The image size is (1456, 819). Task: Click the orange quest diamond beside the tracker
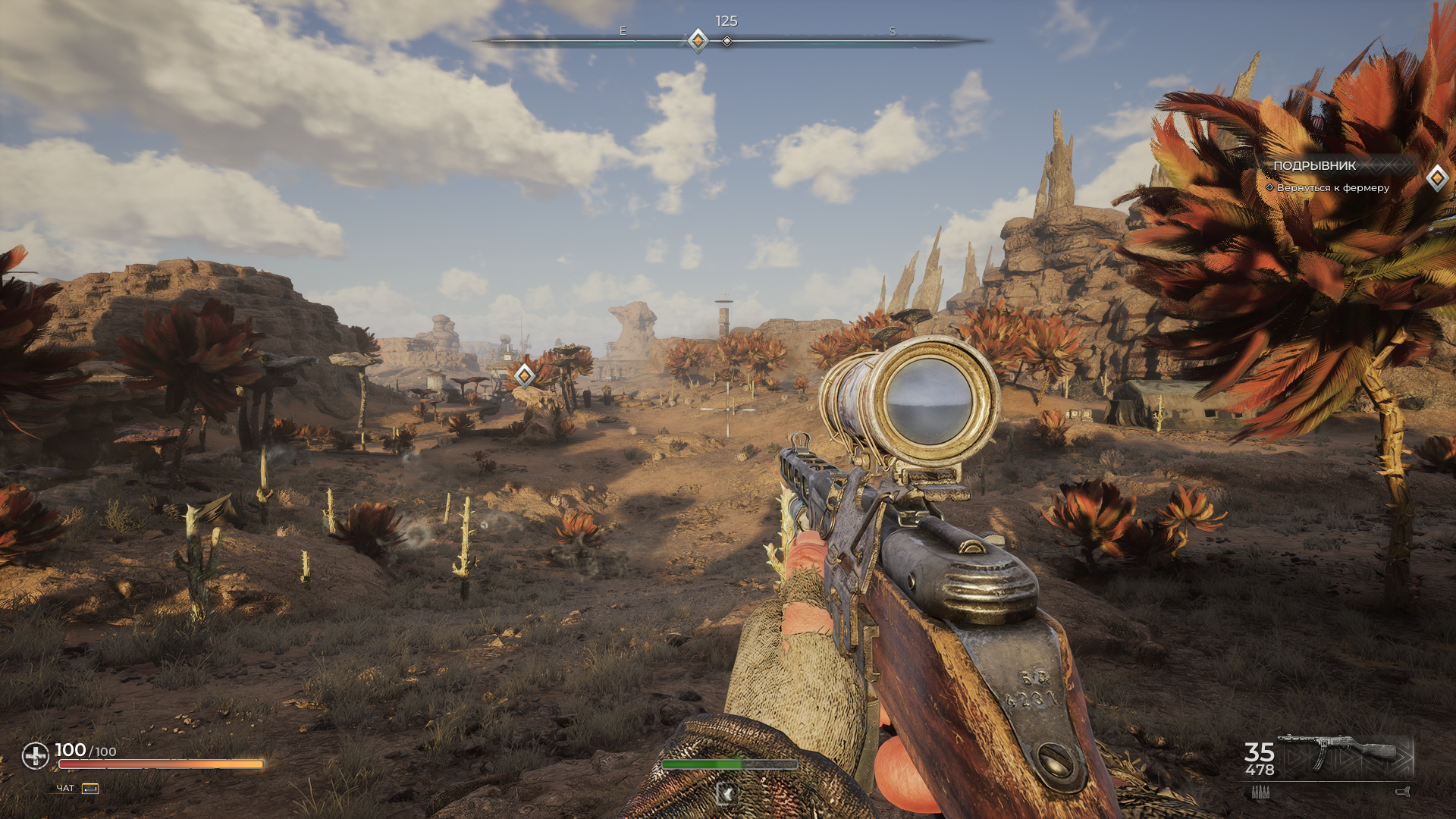coord(1437,178)
